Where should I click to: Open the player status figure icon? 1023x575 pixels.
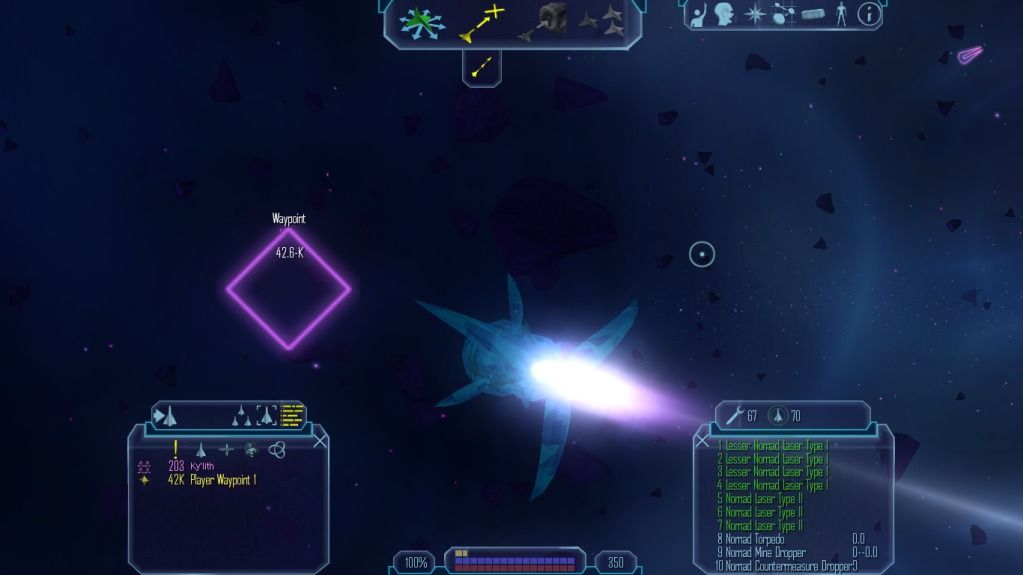(841, 14)
